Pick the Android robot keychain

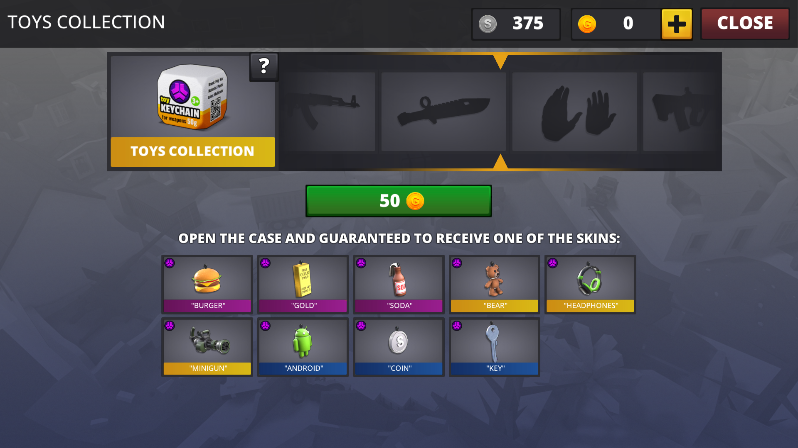pos(303,346)
